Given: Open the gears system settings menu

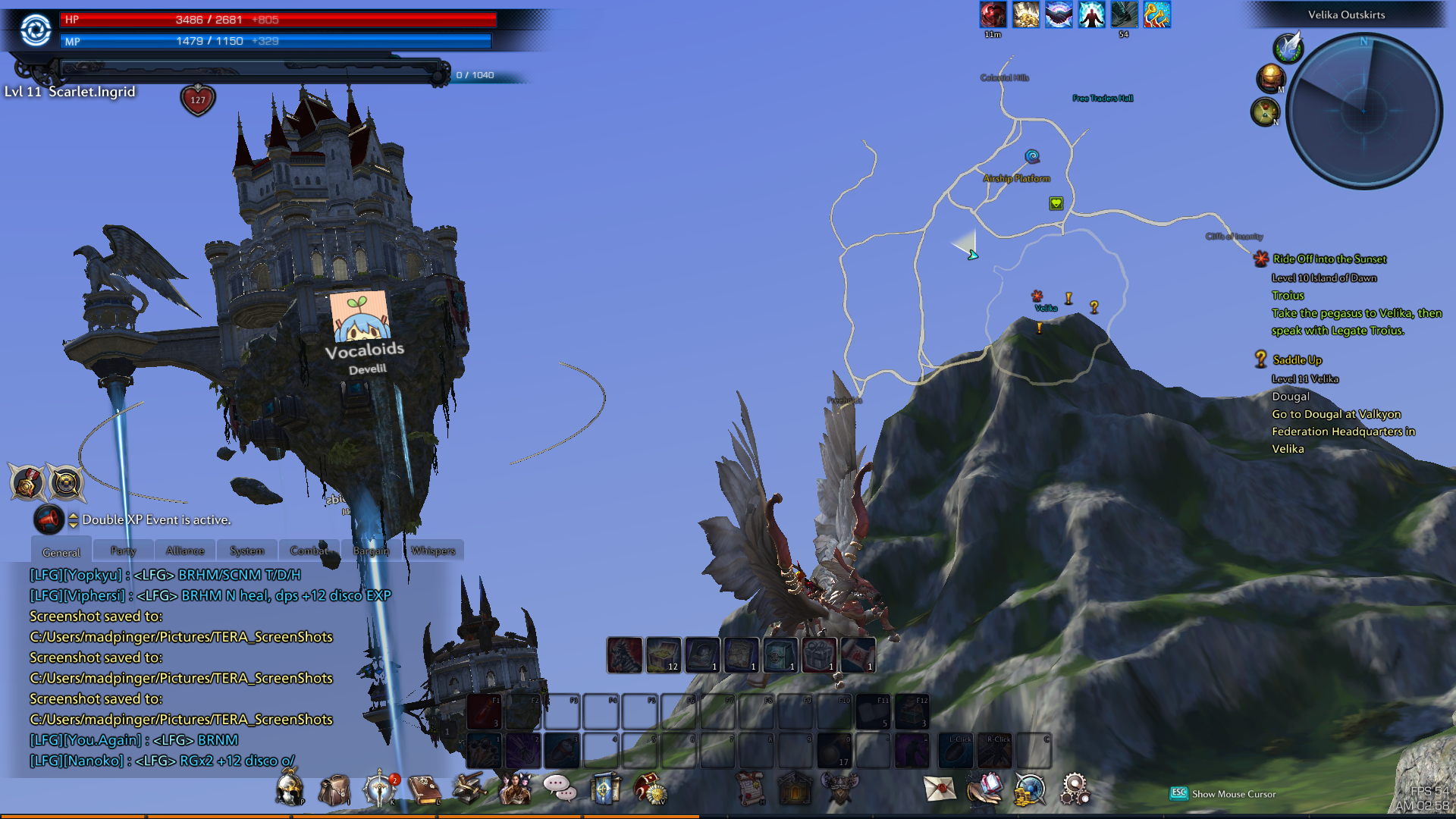Looking at the screenshot, I should [1075, 789].
